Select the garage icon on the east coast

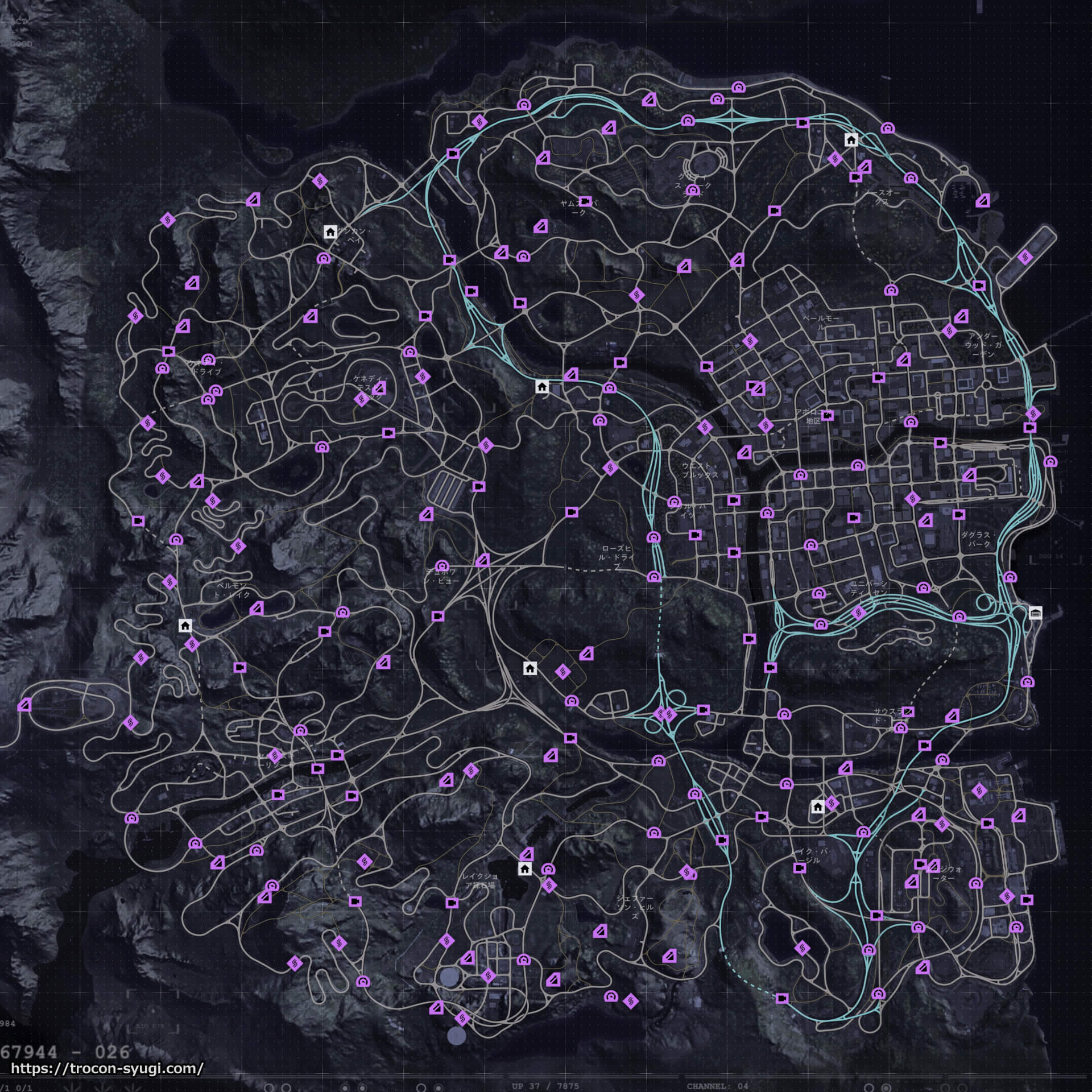point(1036,613)
